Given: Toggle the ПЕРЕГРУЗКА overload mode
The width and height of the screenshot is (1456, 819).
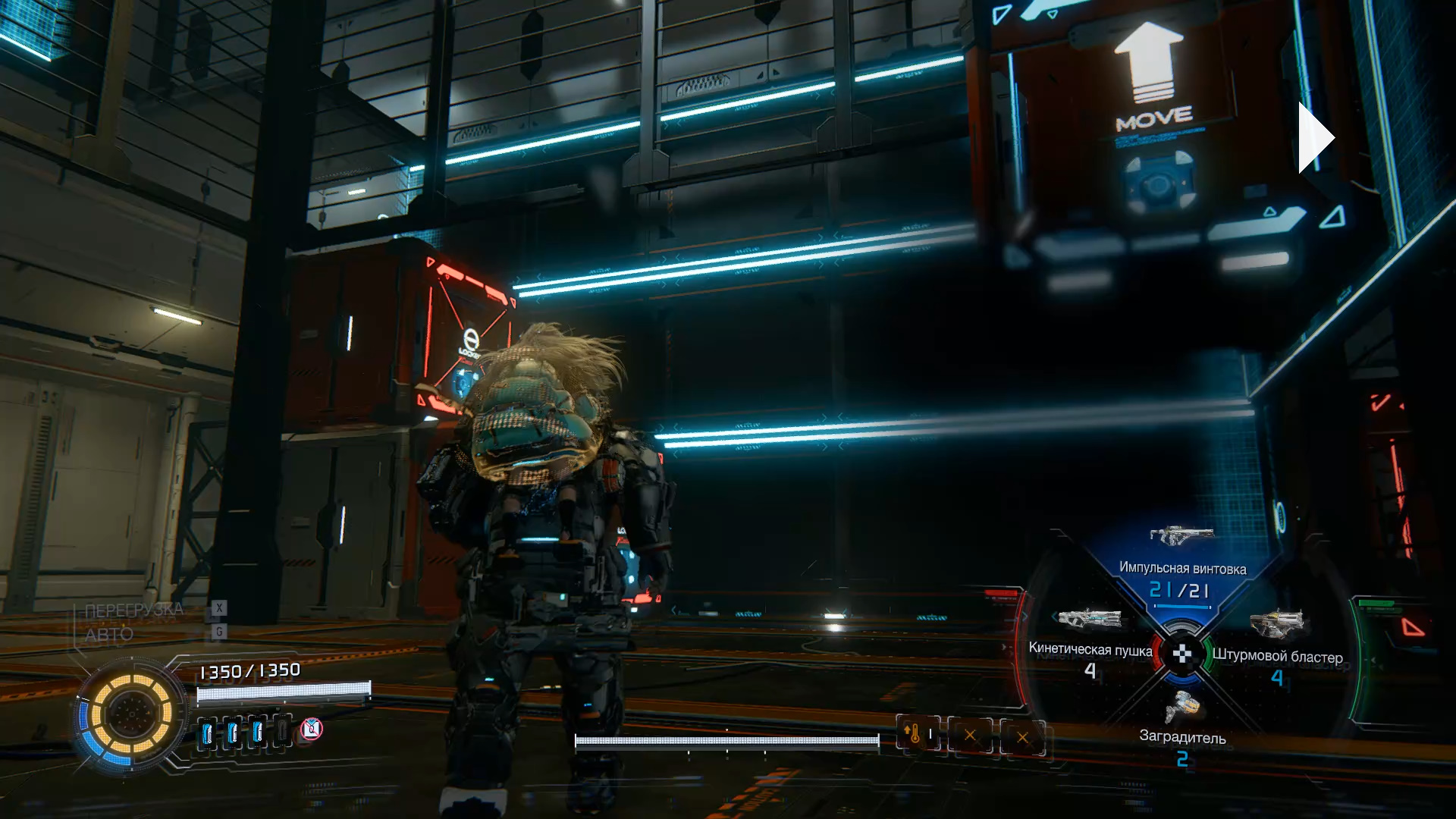Looking at the screenshot, I should point(134,610).
